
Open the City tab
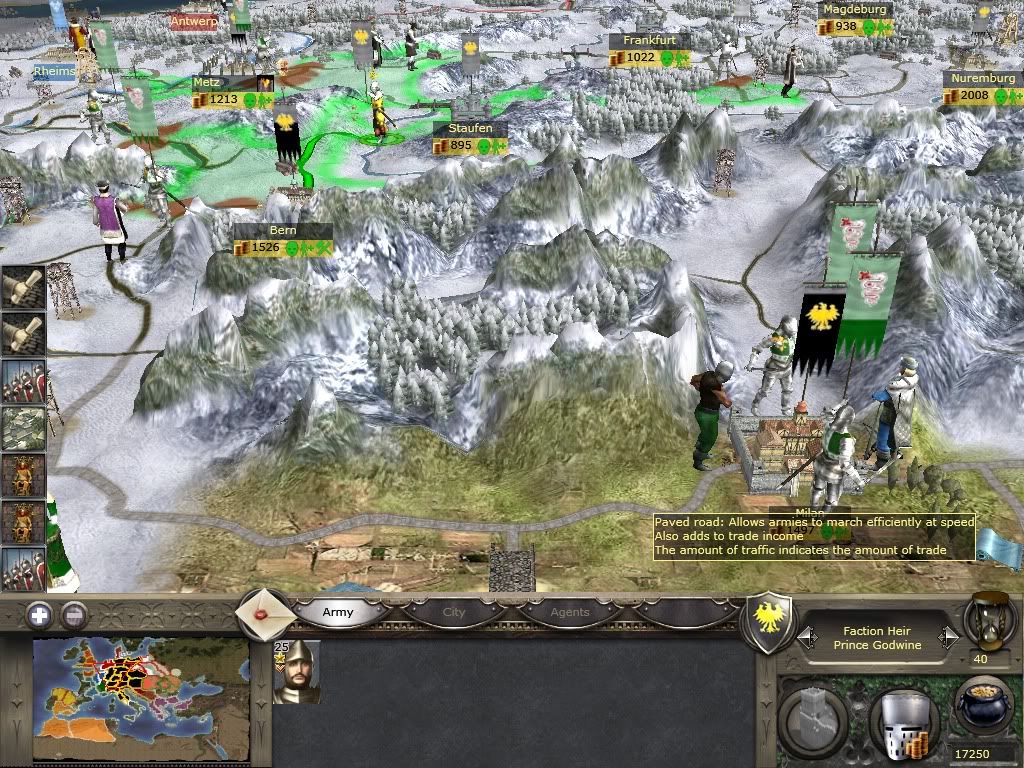coord(454,612)
